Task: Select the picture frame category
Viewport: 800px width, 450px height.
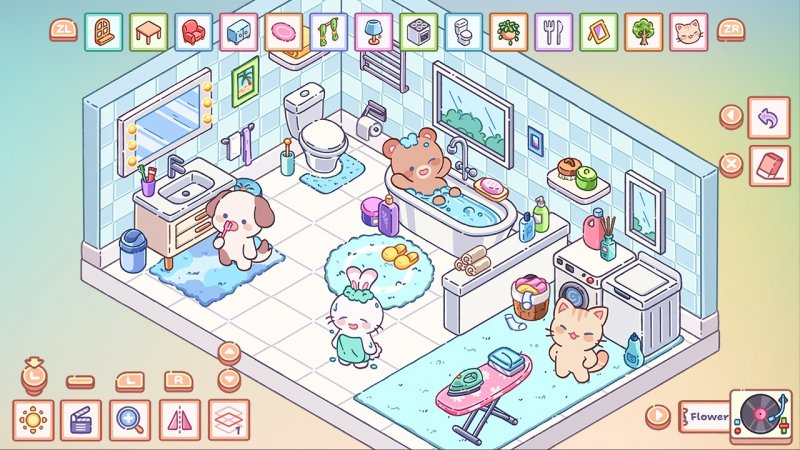Action: [x=599, y=31]
